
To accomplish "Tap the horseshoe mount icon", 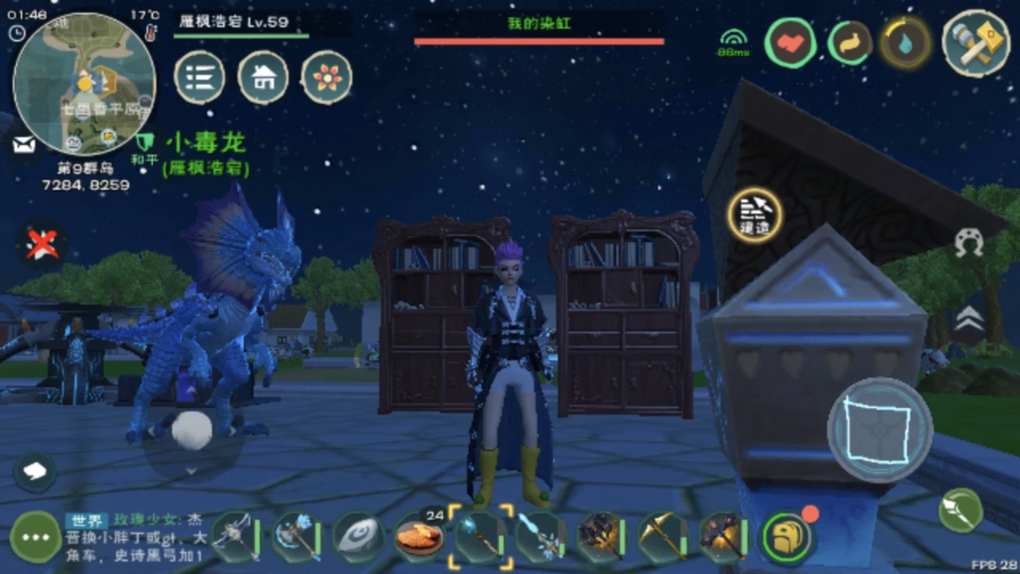I will 968,243.
